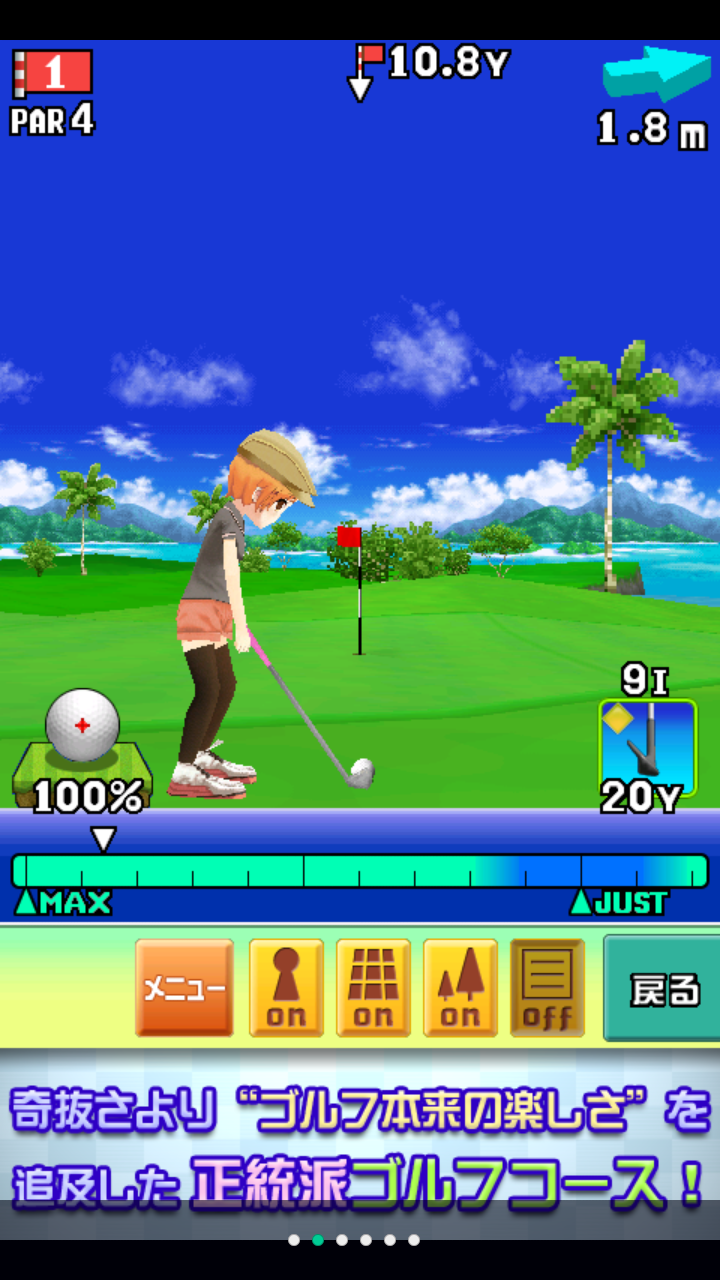Tap the 戻る back button
Image resolution: width=720 pixels, height=1280 pixels.
coord(661,988)
